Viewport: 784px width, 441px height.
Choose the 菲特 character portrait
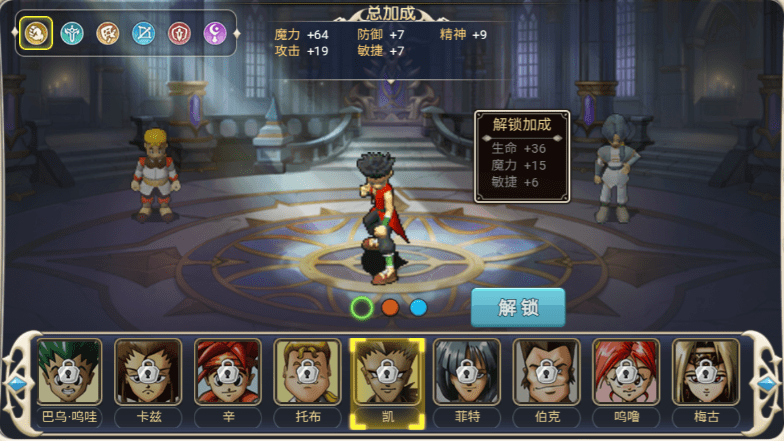[x=466, y=373]
